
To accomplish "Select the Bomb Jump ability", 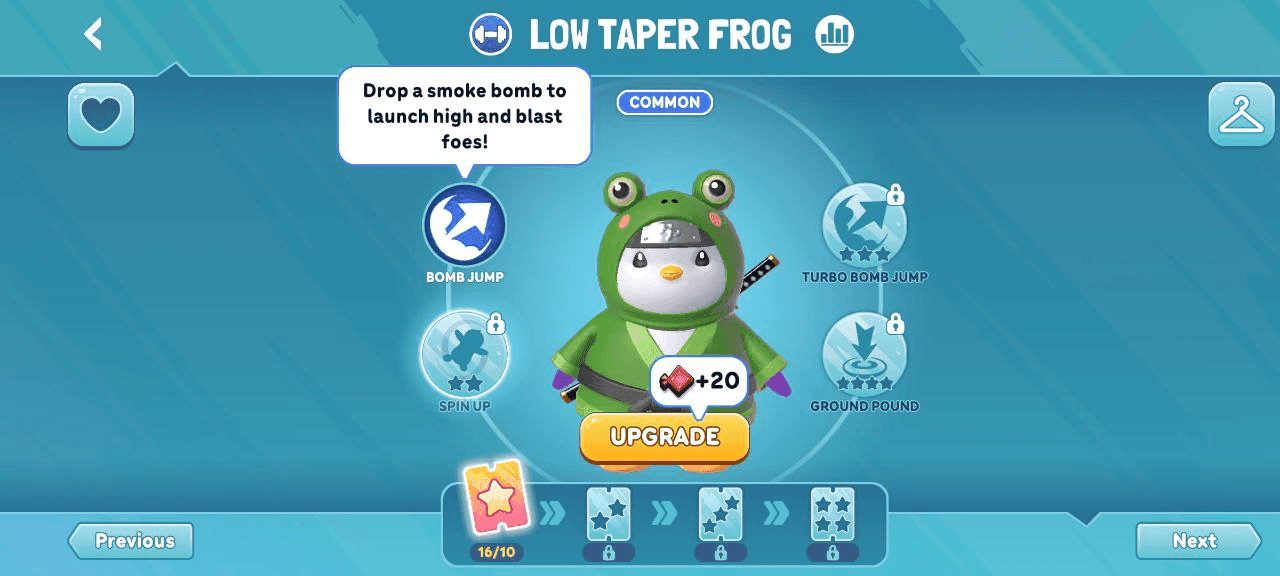I will coord(465,225).
